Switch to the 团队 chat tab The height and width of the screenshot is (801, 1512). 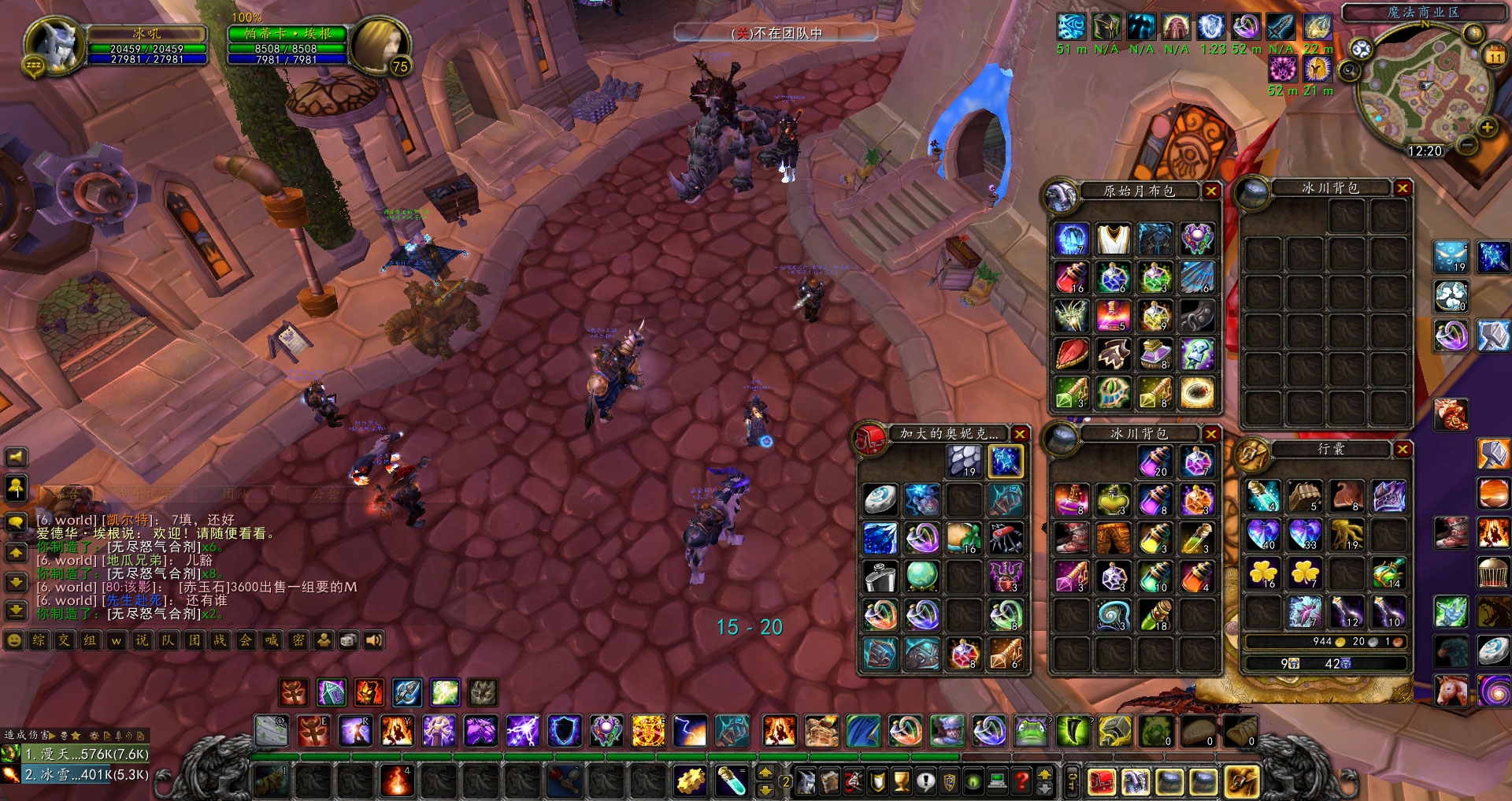coord(236,493)
